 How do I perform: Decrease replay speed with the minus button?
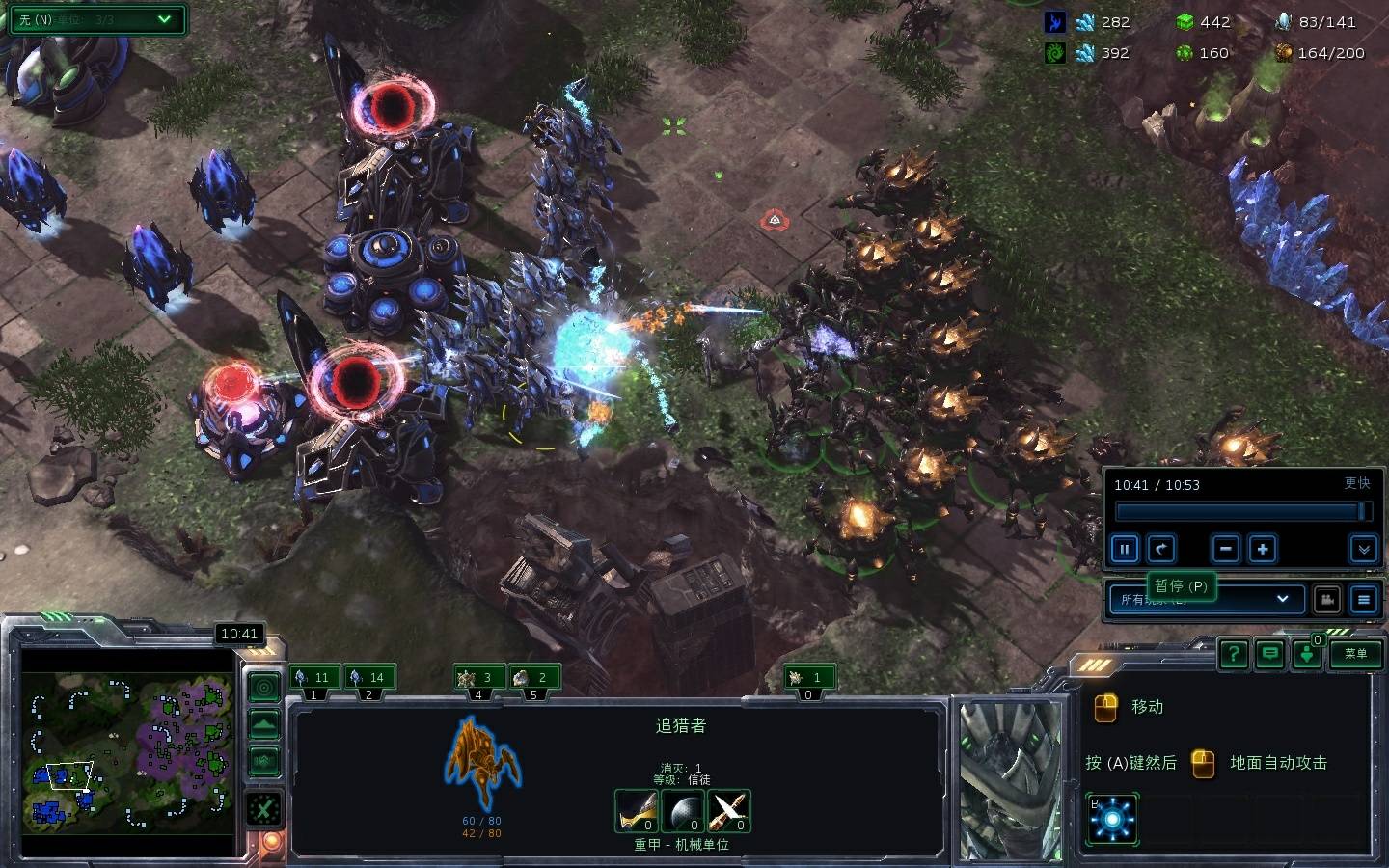coord(1226,550)
